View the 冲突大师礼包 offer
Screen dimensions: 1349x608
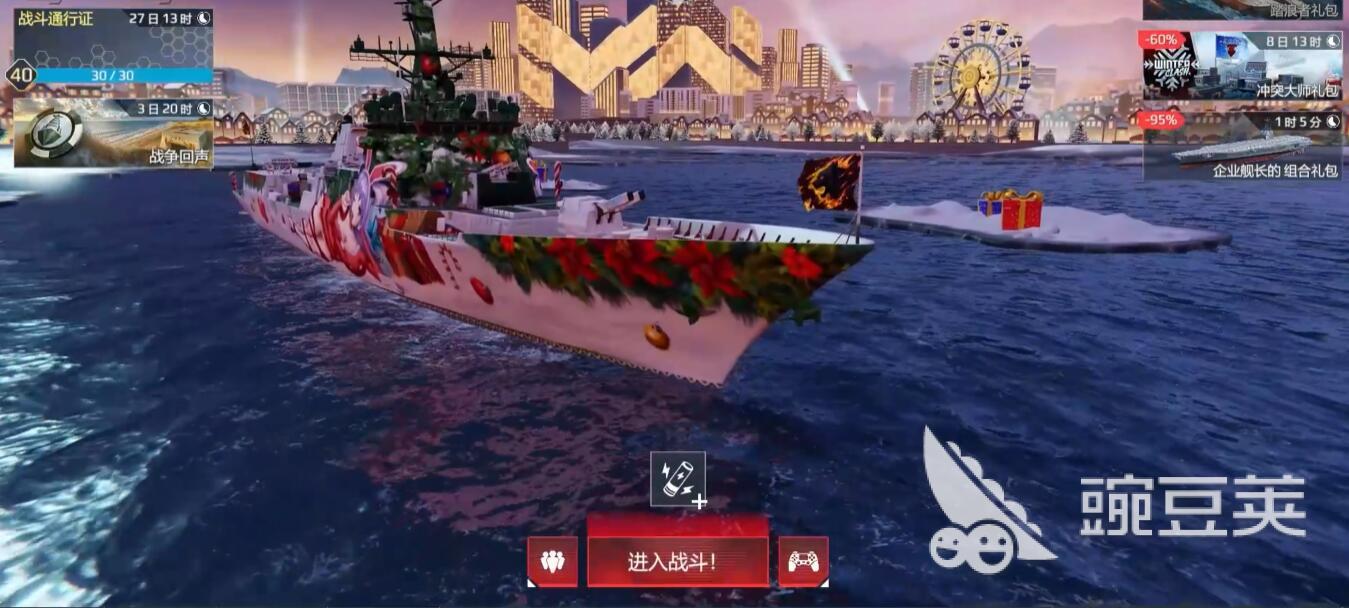tap(1242, 65)
